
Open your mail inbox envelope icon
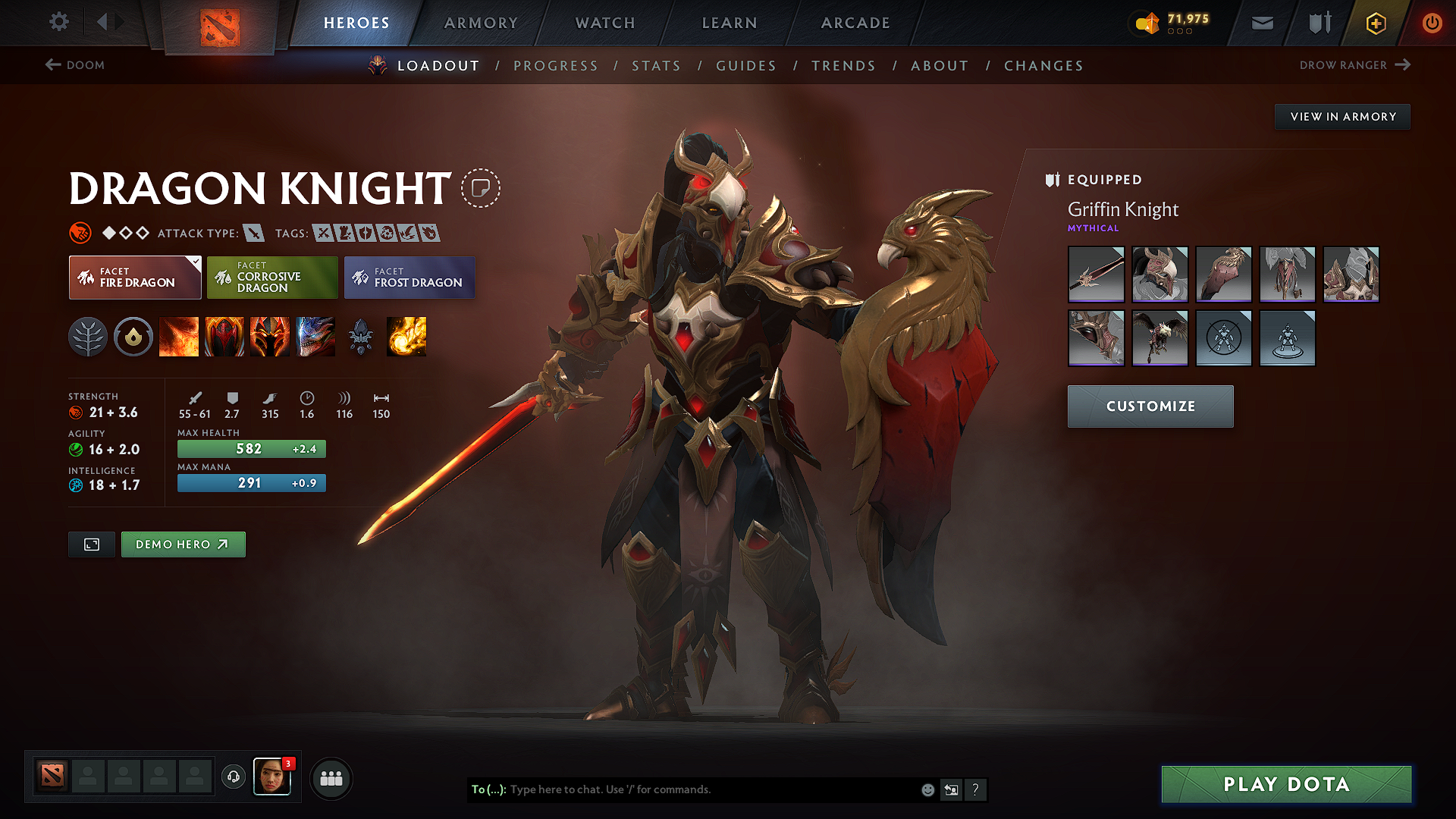point(1261,23)
